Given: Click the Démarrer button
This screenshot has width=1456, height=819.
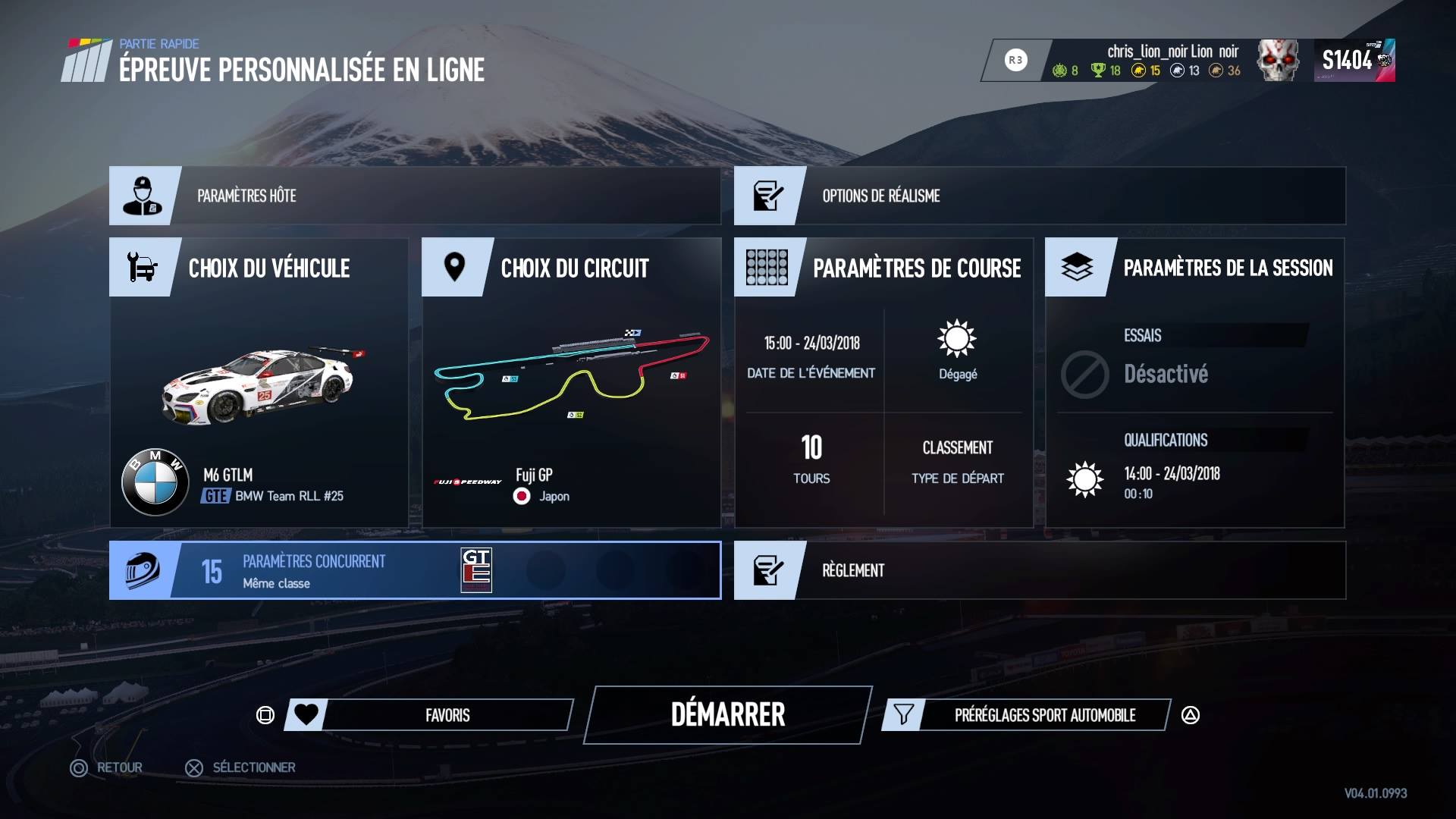Looking at the screenshot, I should point(728,714).
